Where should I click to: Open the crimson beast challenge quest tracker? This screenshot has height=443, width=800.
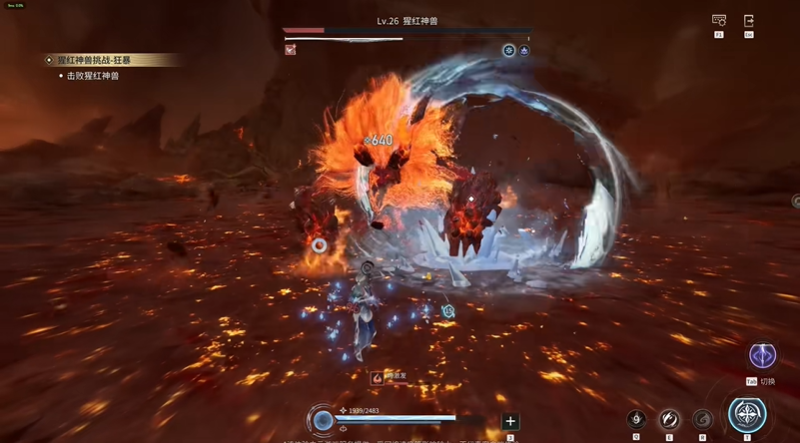point(112,60)
